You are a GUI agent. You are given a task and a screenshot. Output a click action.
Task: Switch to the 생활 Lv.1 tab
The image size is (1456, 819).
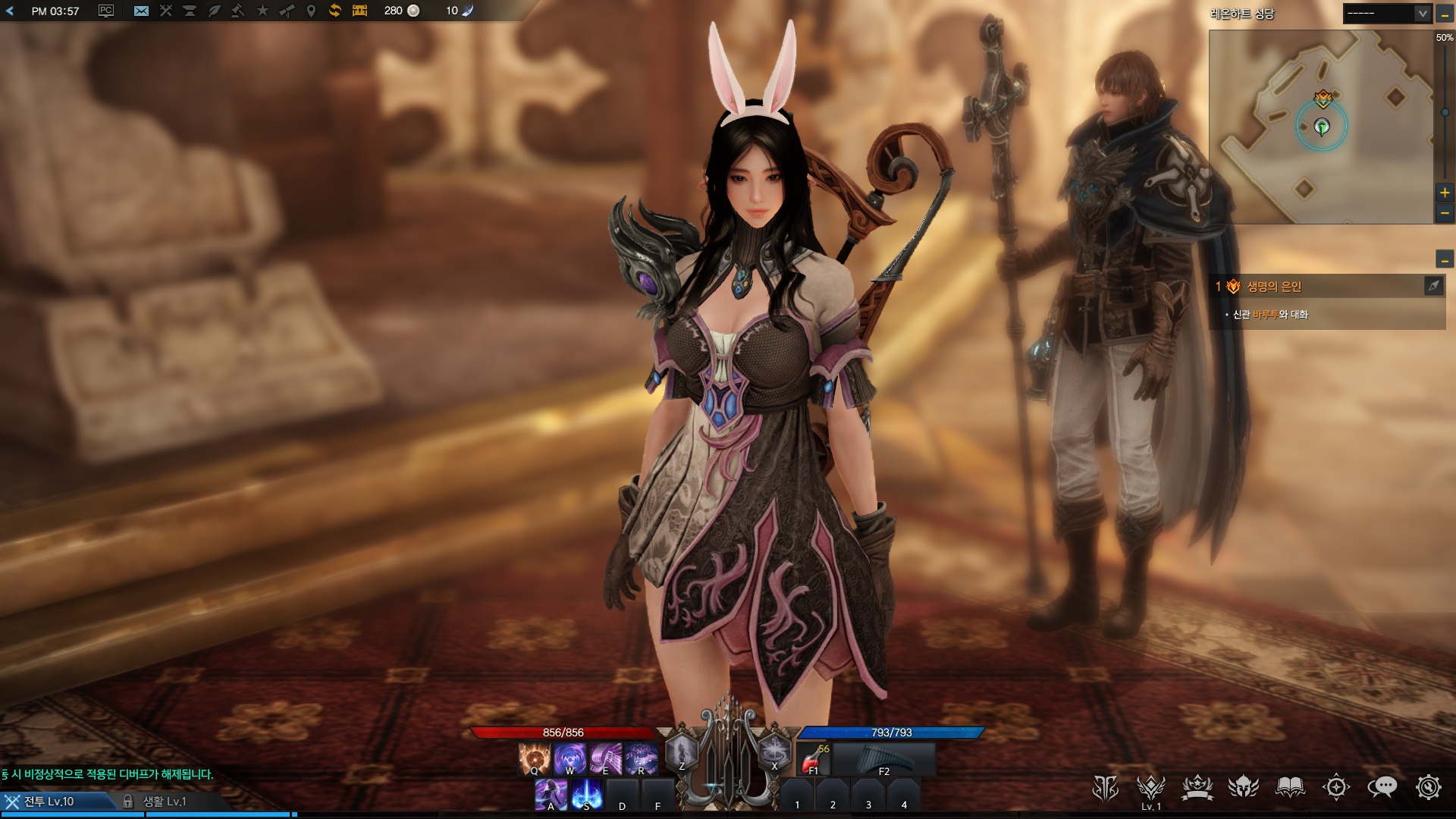coord(165,801)
